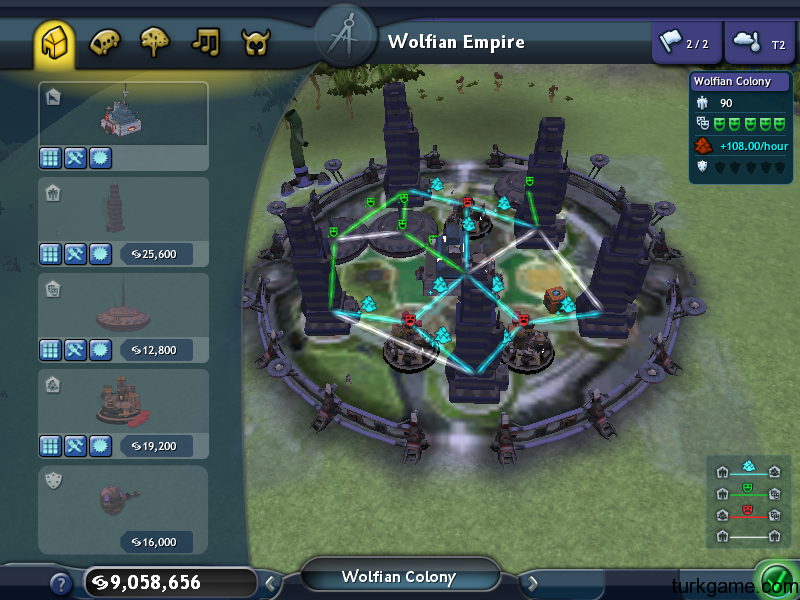Go to next colony with right arrow
This screenshot has width=800, height=600.
532,581
